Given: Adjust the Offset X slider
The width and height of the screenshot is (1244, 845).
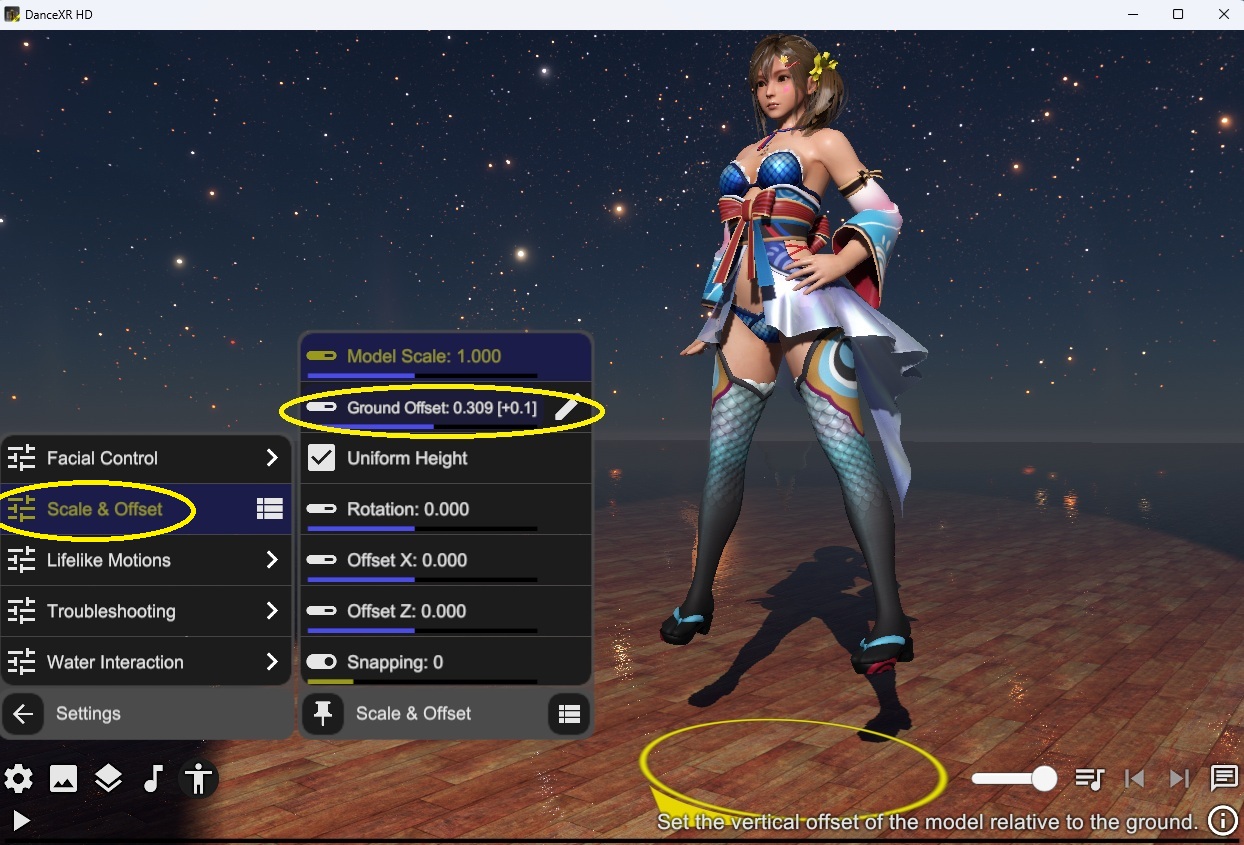Looking at the screenshot, I should tap(422, 579).
